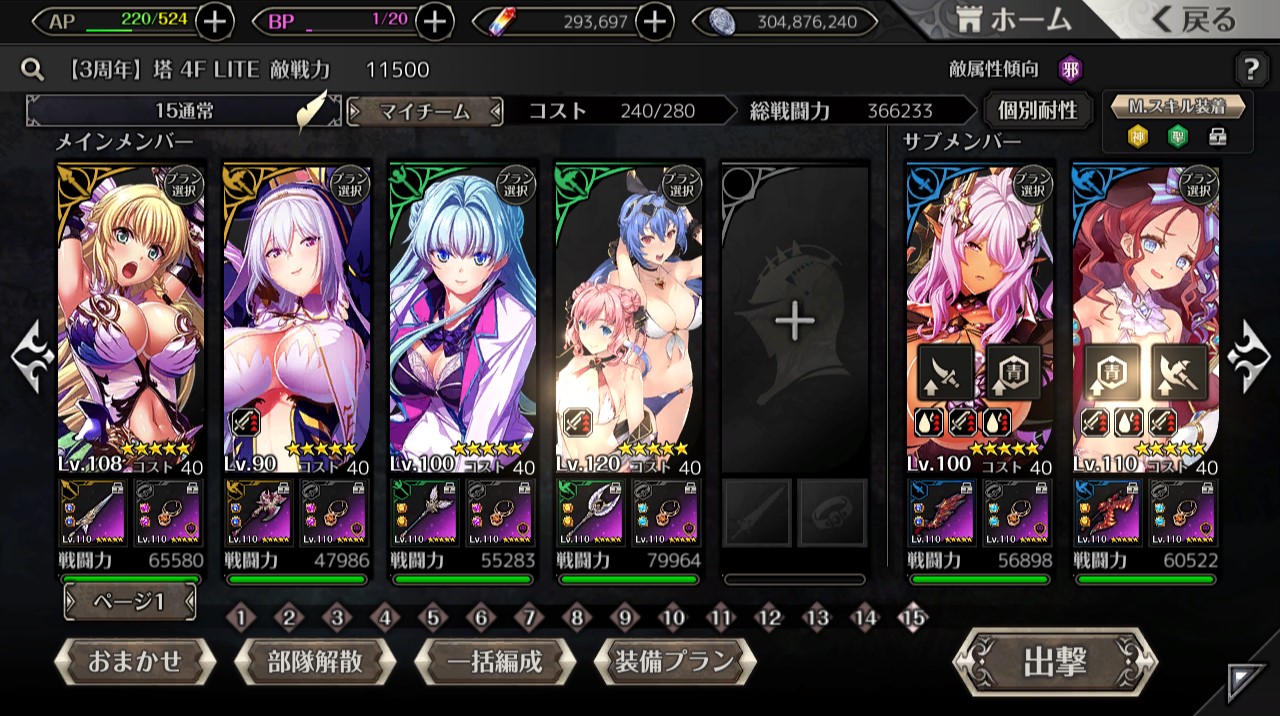Screen dimensions: 1280x716
Task: Add a member to the empty slot
Action: coord(795,321)
